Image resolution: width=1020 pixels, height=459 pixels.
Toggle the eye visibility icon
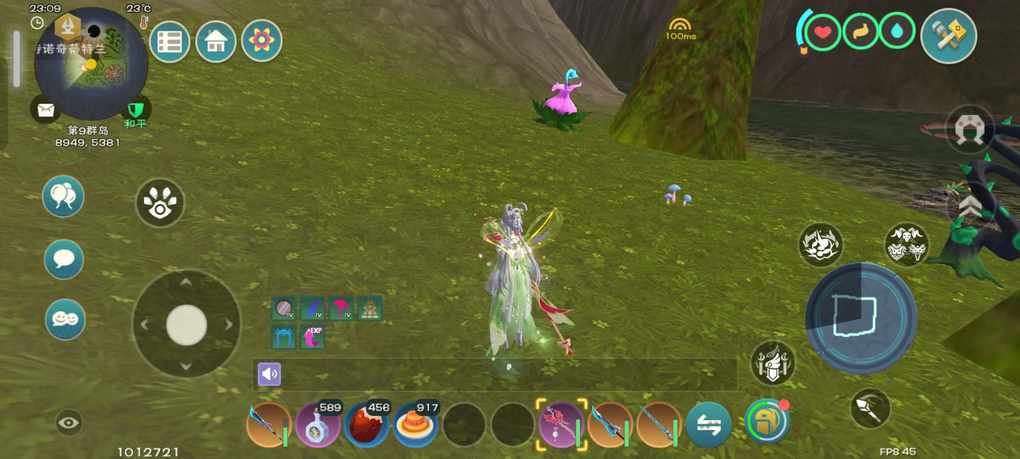tap(68, 423)
